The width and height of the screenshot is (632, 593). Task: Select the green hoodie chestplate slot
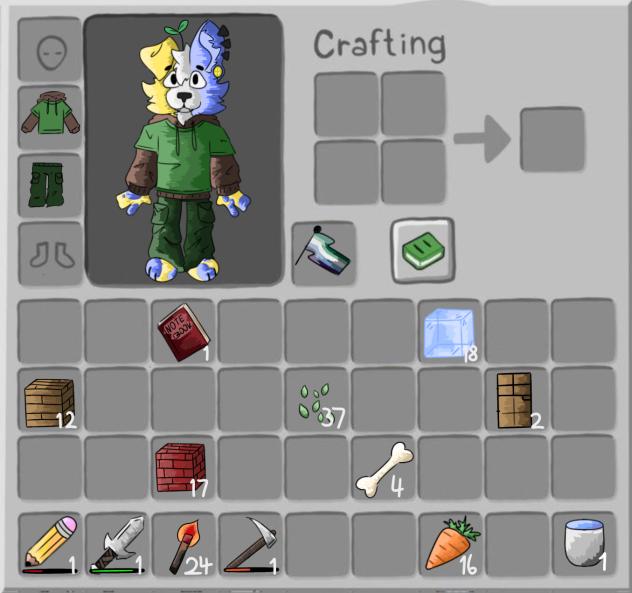coord(50,118)
